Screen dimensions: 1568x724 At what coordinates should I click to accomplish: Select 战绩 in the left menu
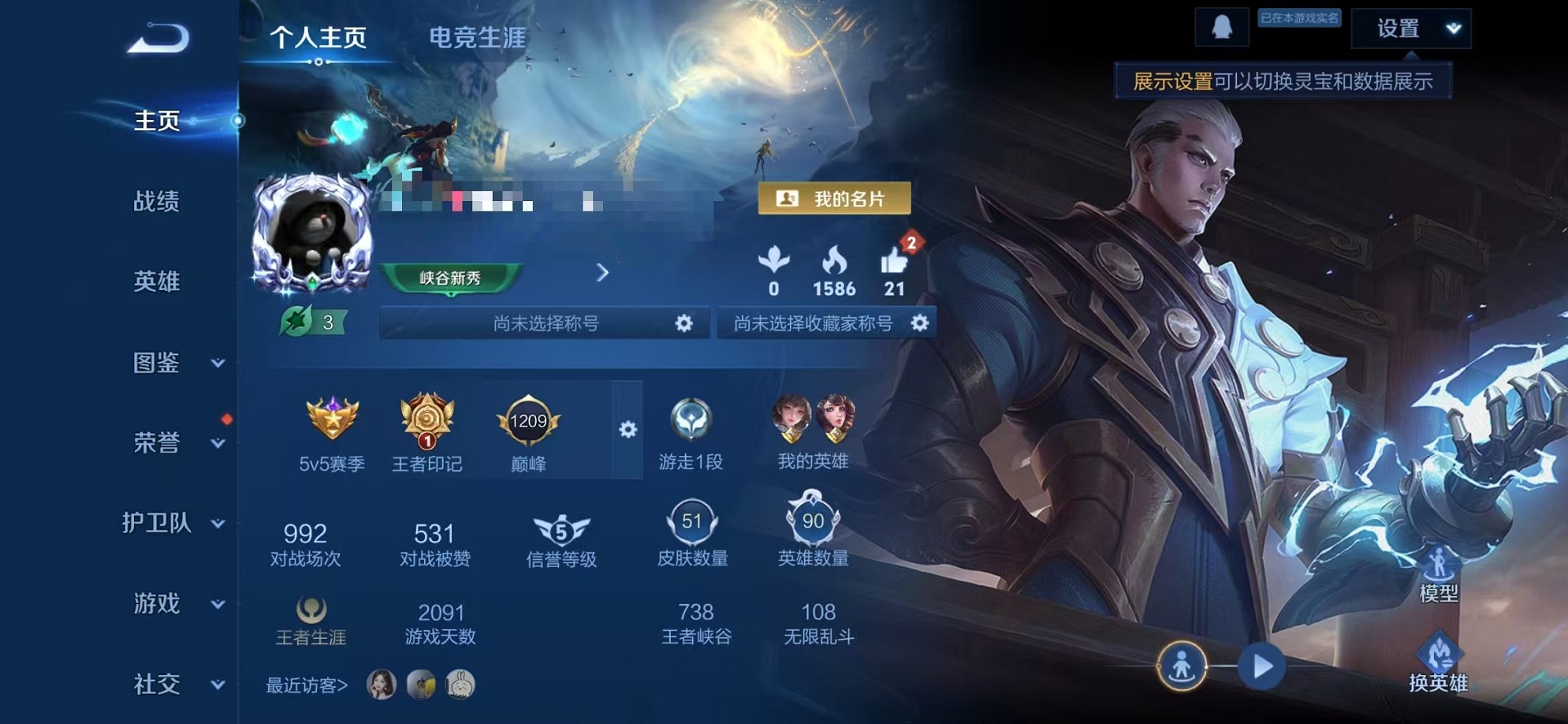[x=157, y=203]
